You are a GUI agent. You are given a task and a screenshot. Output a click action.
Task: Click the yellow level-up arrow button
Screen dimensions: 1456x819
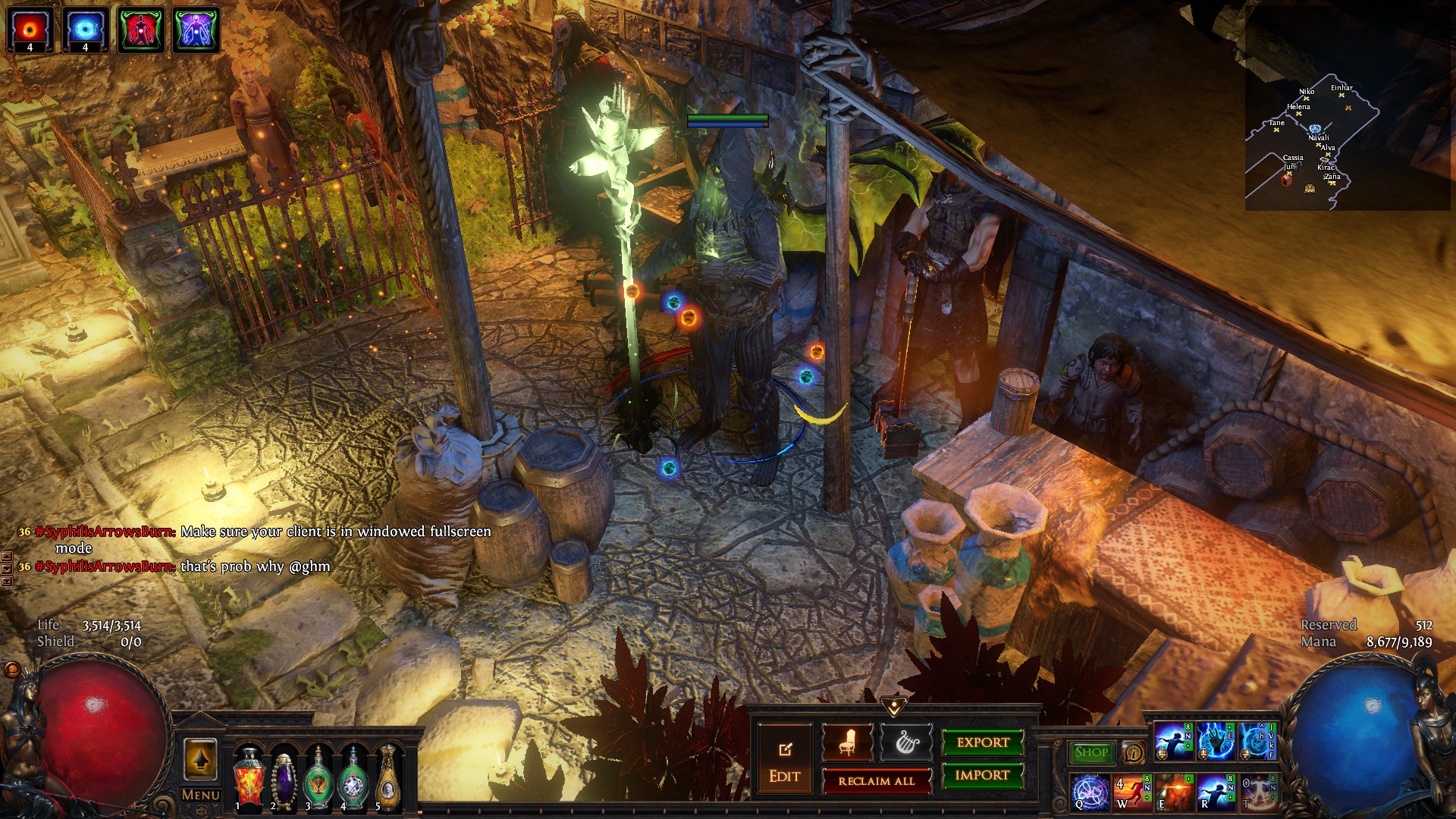[x=200, y=759]
